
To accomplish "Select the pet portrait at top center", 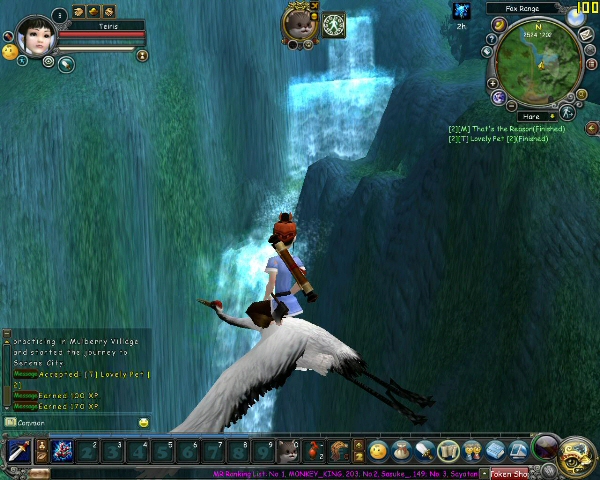I will tap(299, 23).
